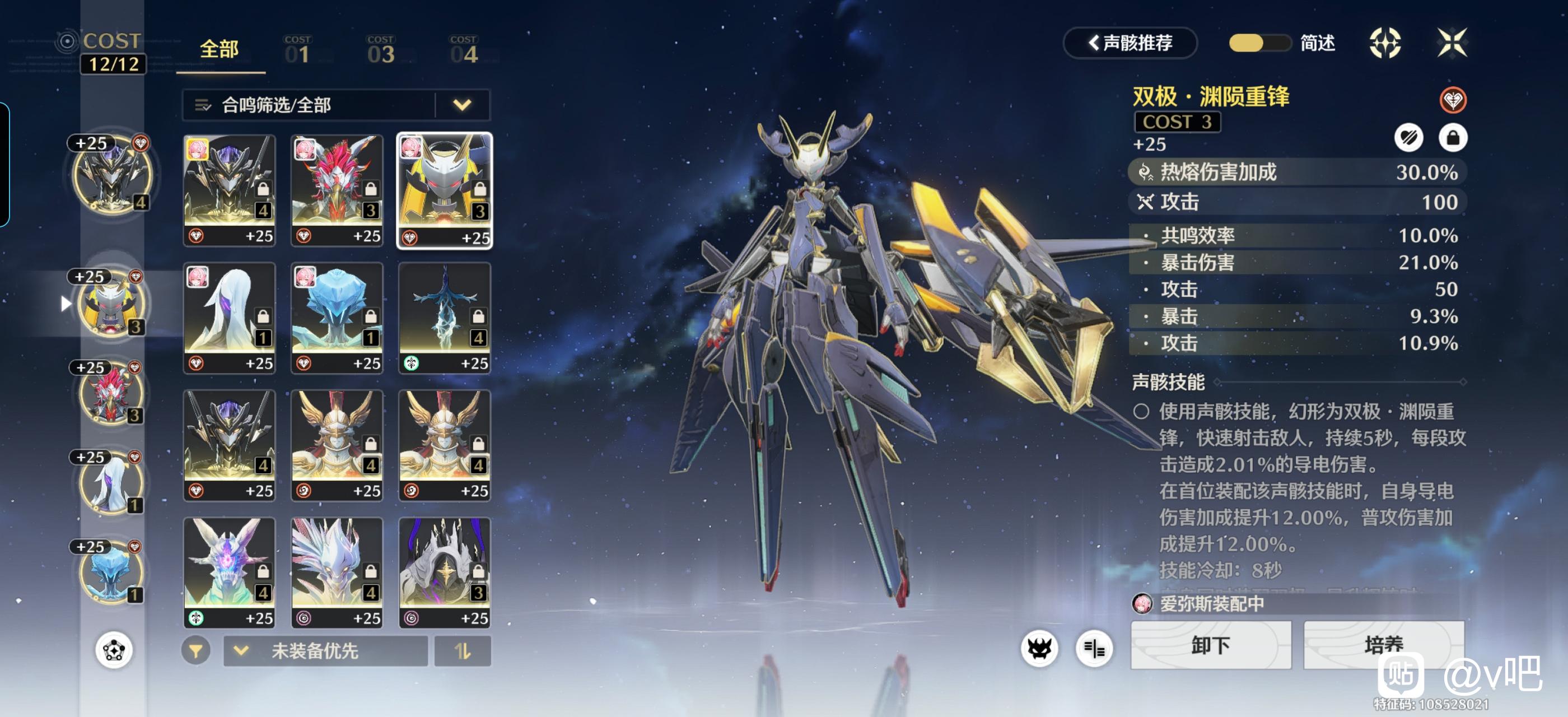Open the 未装备优先 sort dropdown
The width and height of the screenshot is (1568, 717).
(x=326, y=651)
